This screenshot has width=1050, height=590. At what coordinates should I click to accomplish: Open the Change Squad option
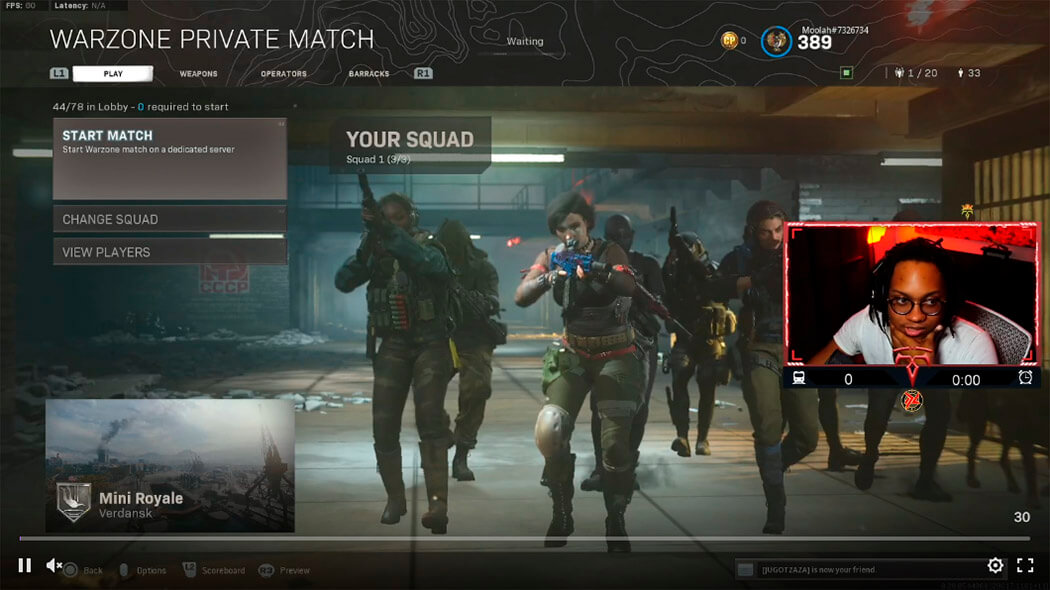pos(169,219)
